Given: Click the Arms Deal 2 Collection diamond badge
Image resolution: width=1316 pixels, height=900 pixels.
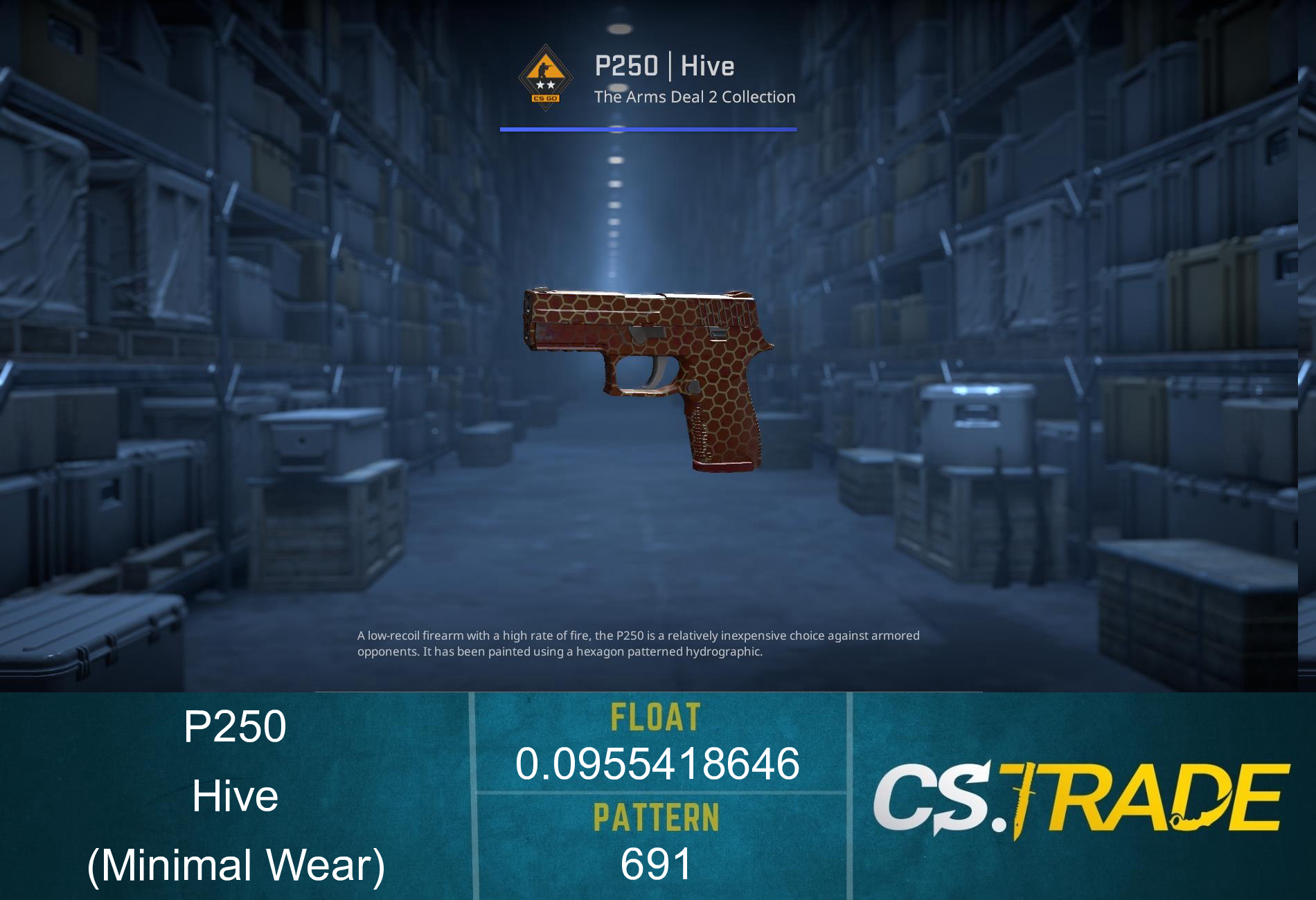Looking at the screenshot, I should (546, 78).
